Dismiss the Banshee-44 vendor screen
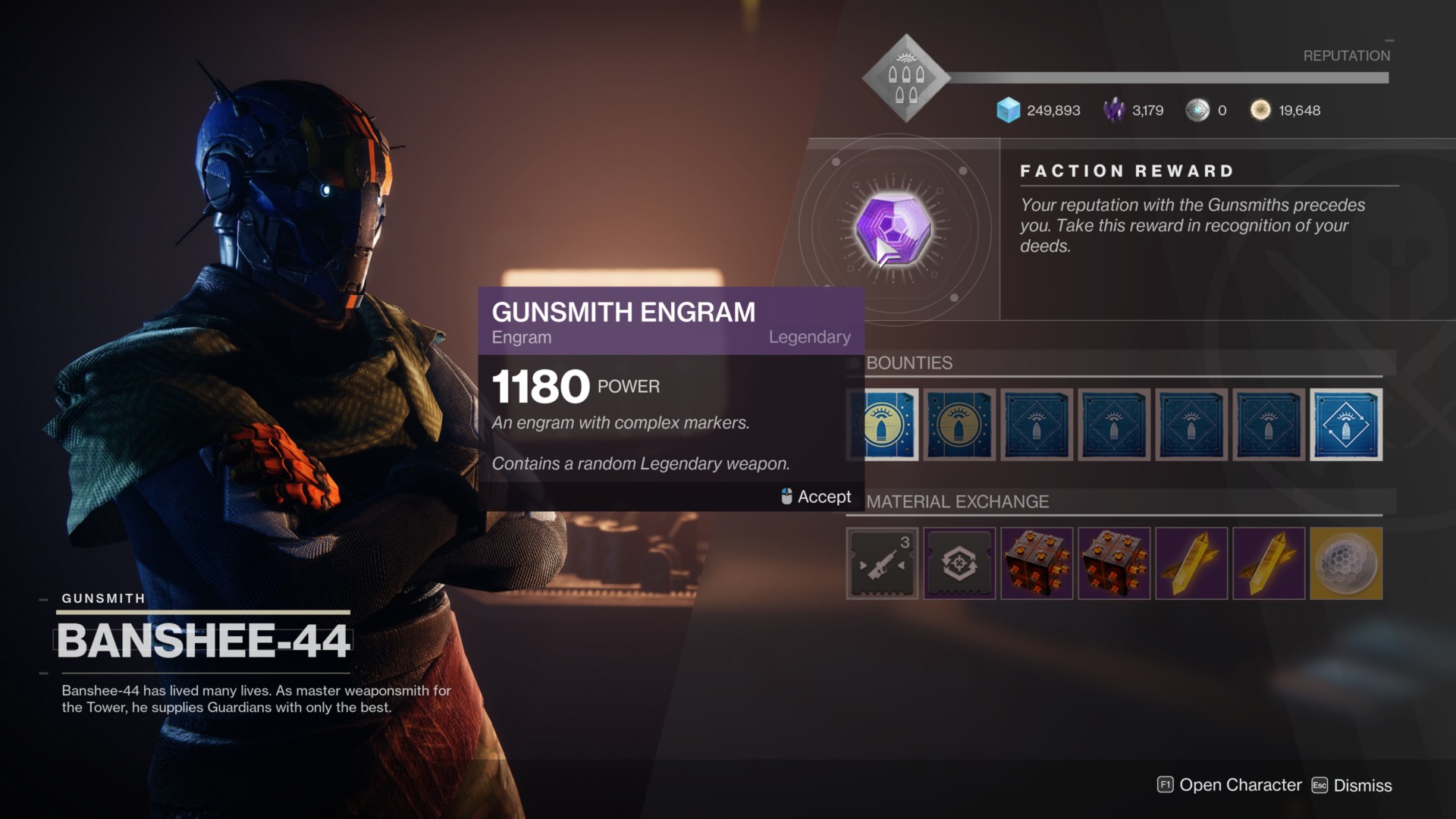 [1352, 786]
